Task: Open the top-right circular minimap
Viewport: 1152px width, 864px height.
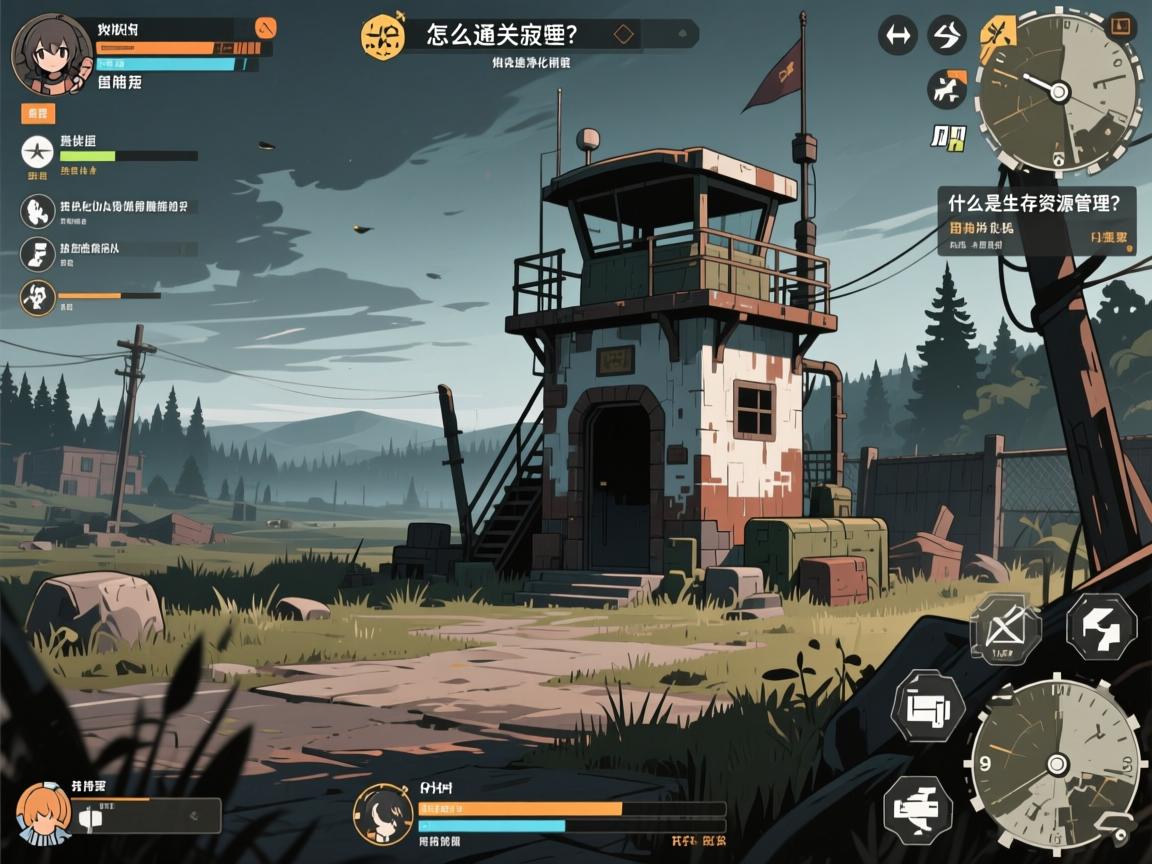Action: pos(1058,92)
